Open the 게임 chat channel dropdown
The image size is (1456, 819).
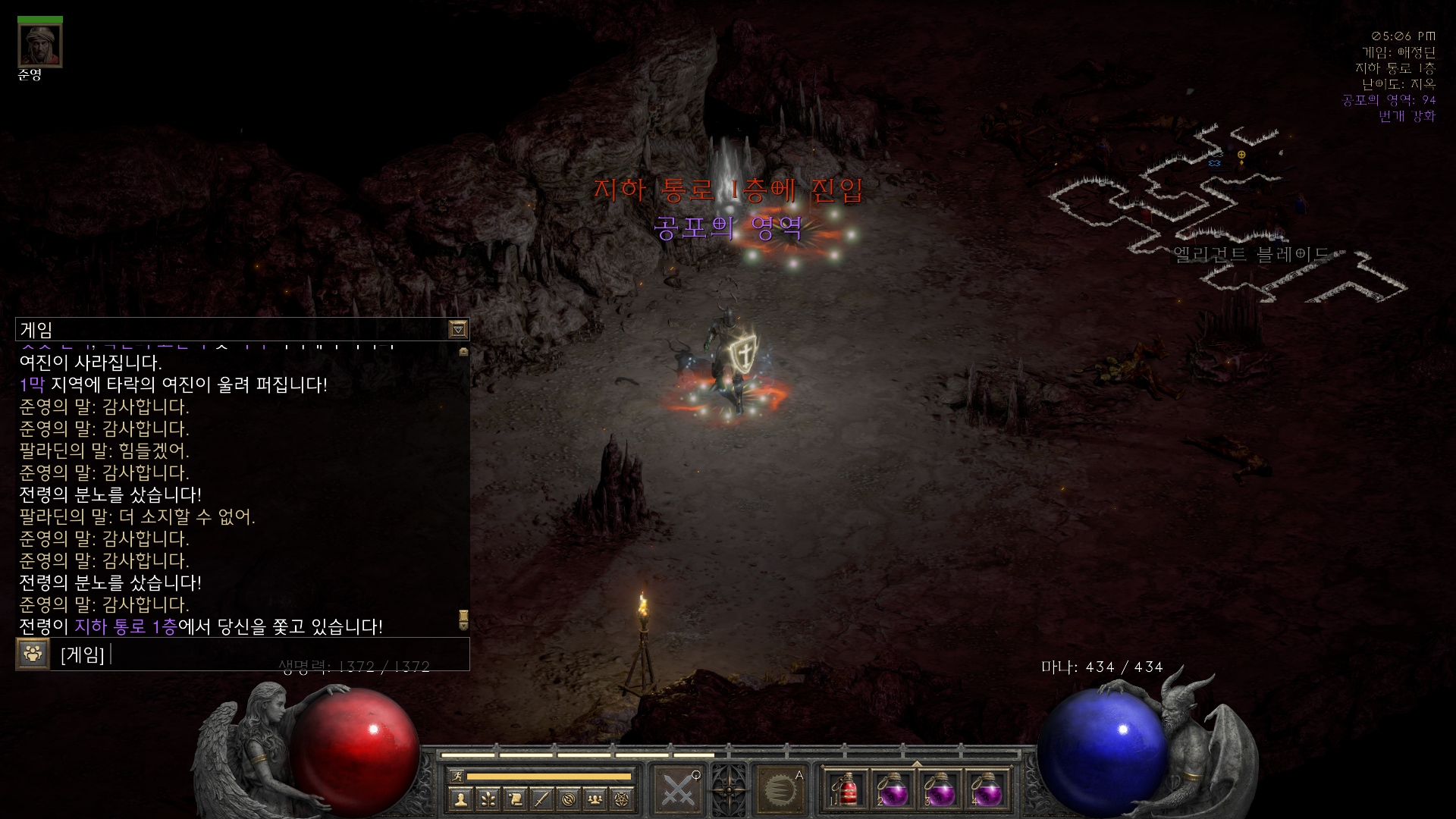coord(458,329)
